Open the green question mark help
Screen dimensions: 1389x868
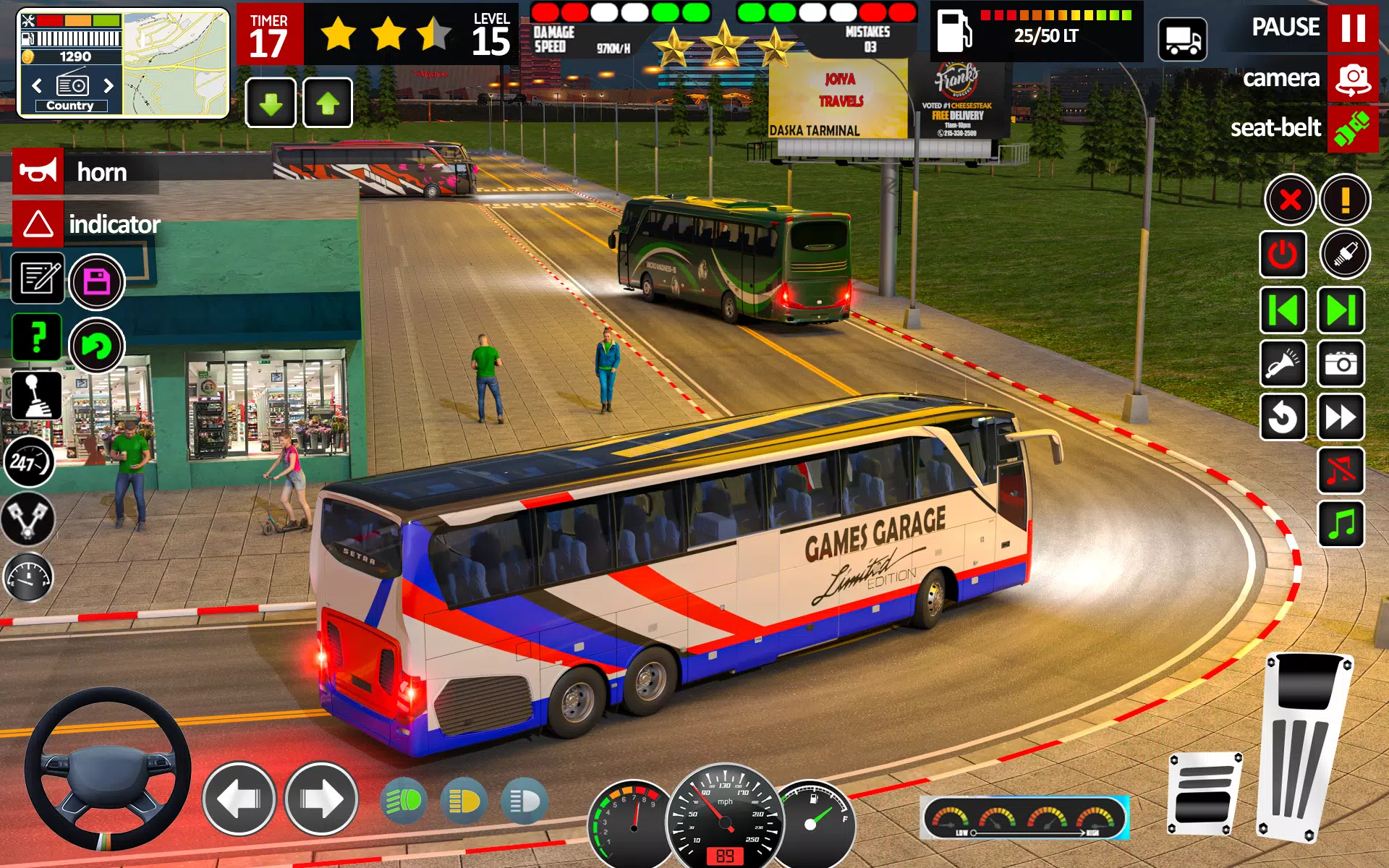click(x=38, y=338)
